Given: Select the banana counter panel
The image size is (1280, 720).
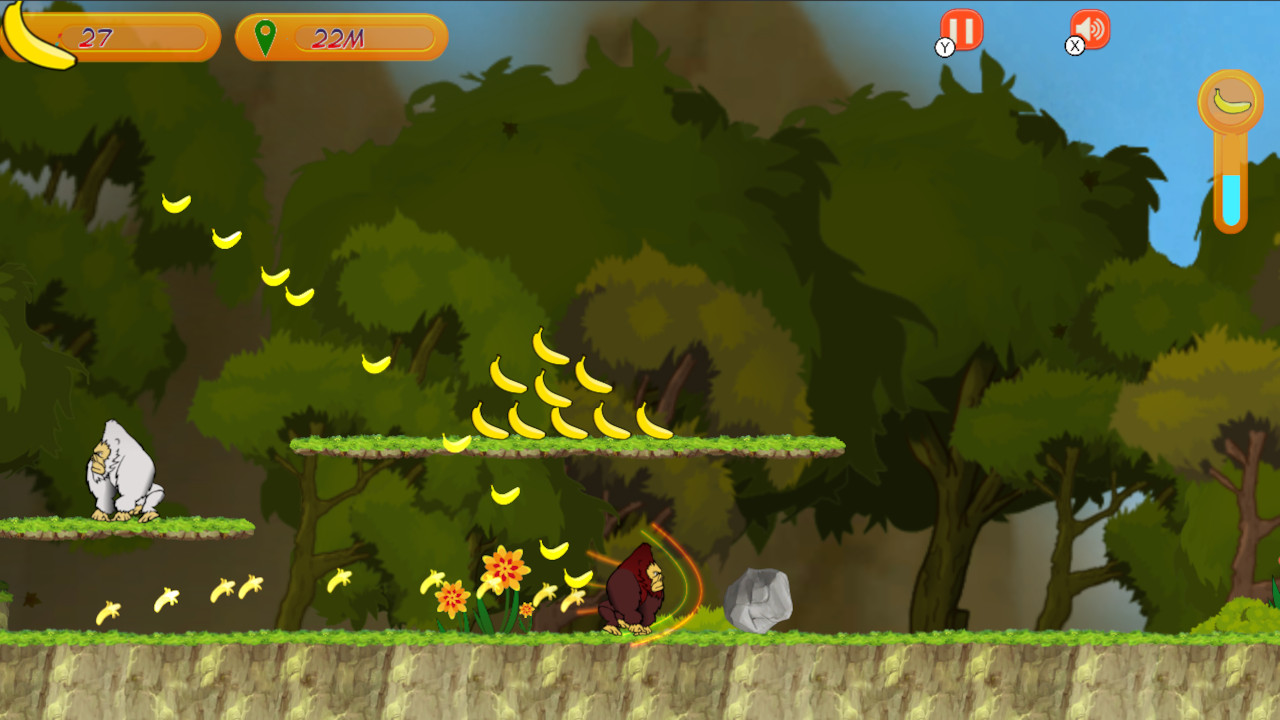Looking at the screenshot, I should [130, 38].
